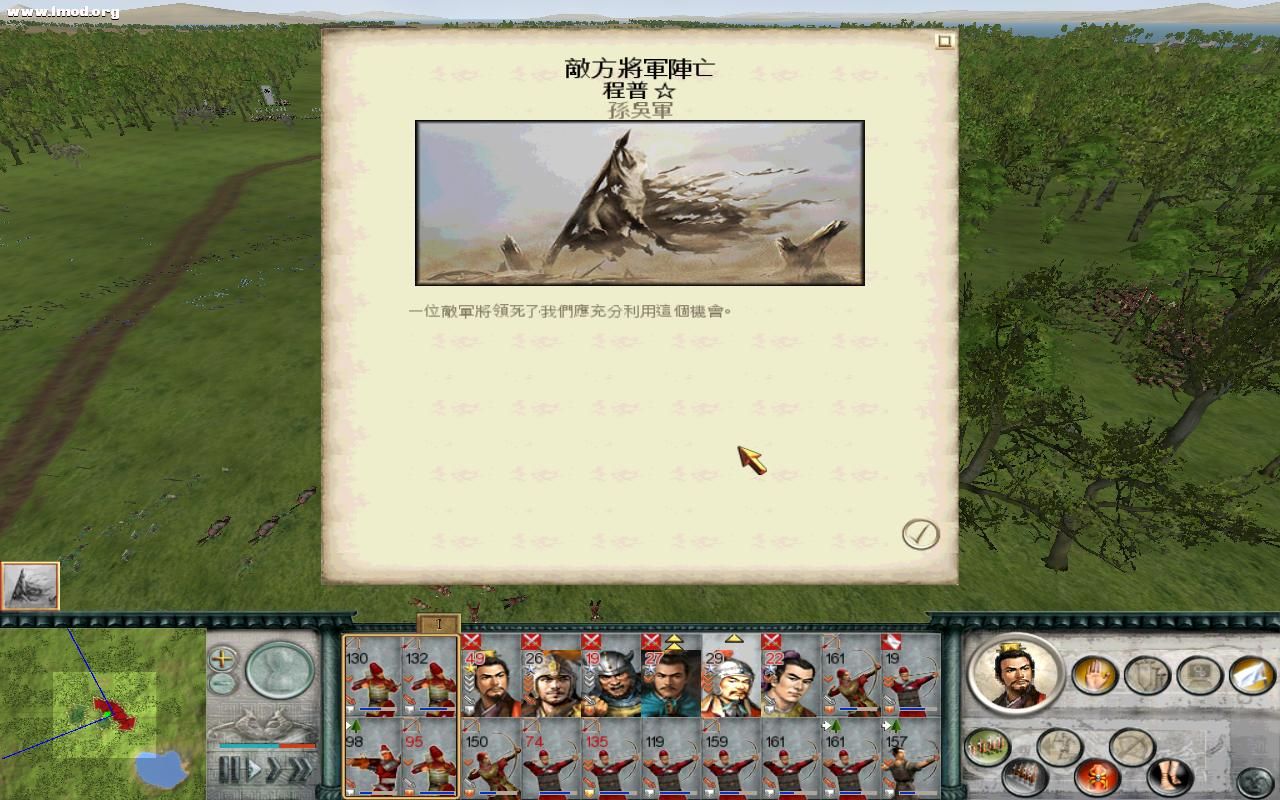Pause the battle with the pause button
This screenshot has height=800, width=1280.
coord(230,767)
